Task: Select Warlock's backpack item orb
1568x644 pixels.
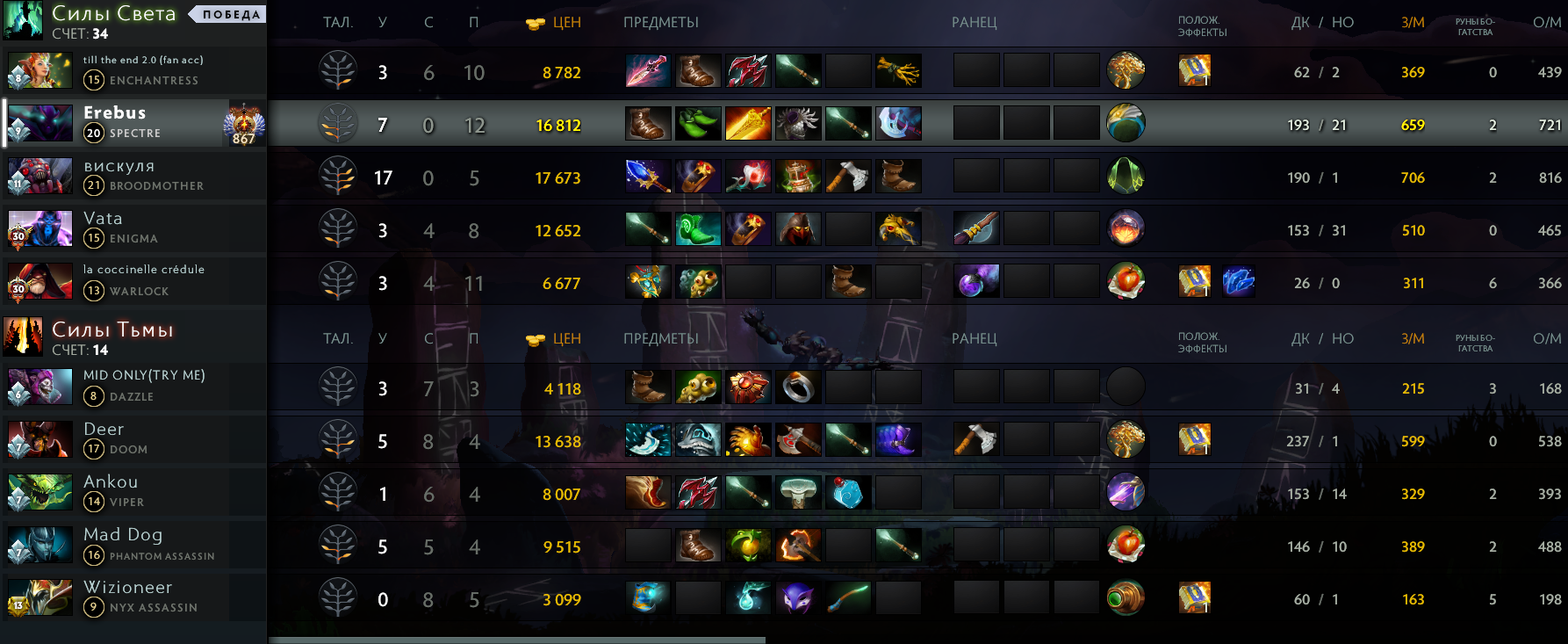Action: click(x=975, y=282)
